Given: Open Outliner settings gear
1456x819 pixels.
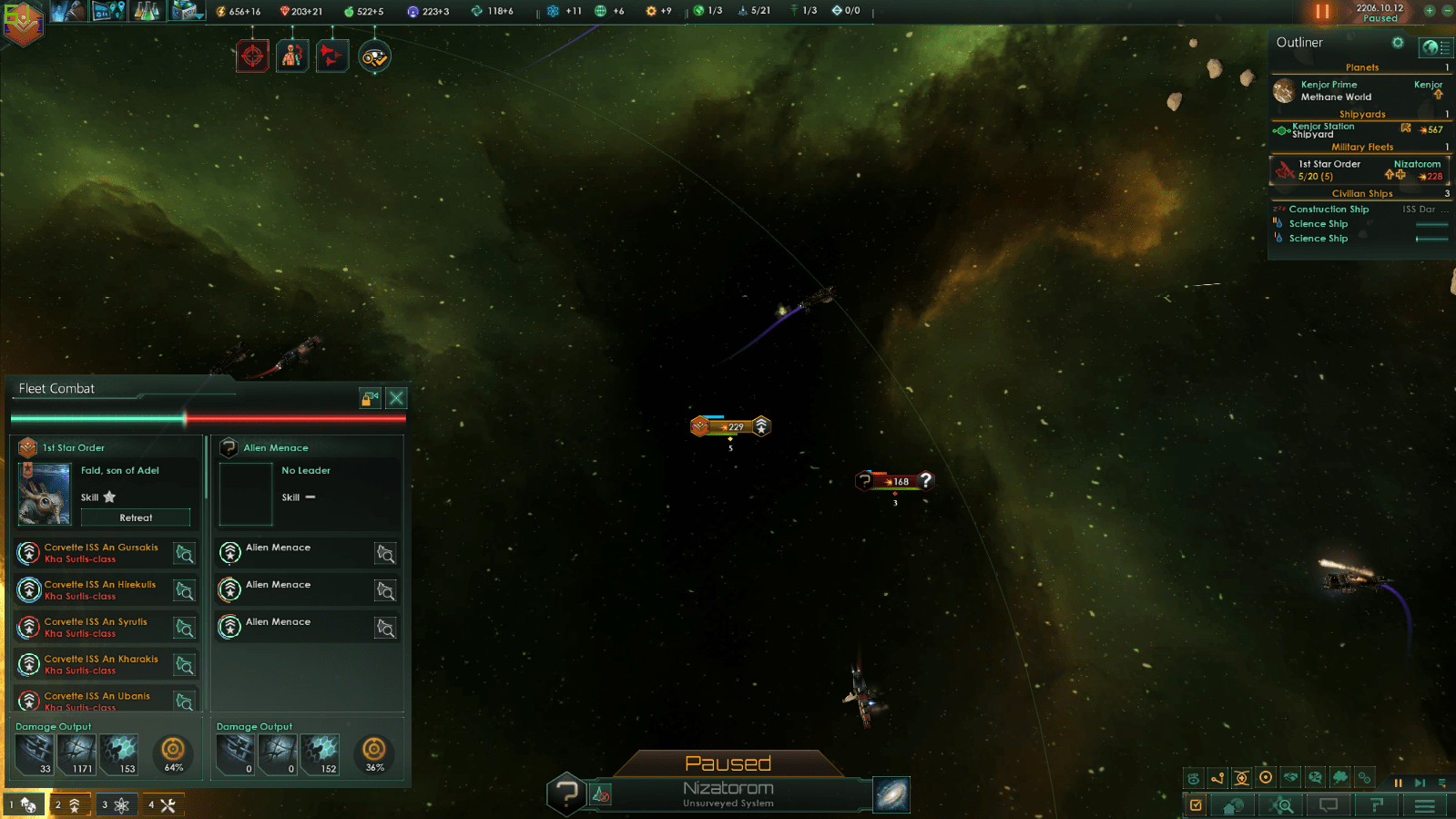Looking at the screenshot, I should [1398, 43].
